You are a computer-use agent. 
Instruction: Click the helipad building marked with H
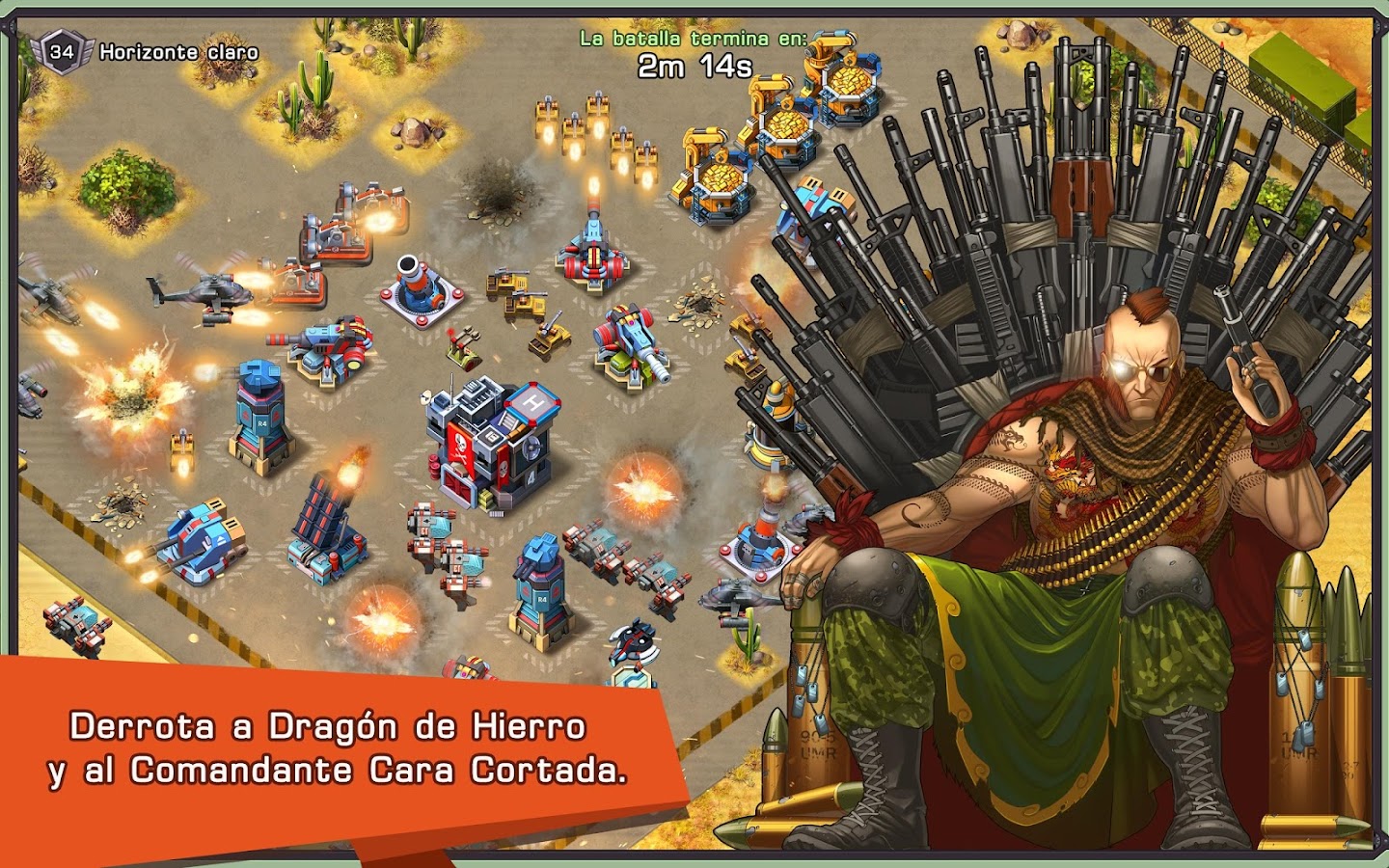pyautogui.click(x=535, y=405)
